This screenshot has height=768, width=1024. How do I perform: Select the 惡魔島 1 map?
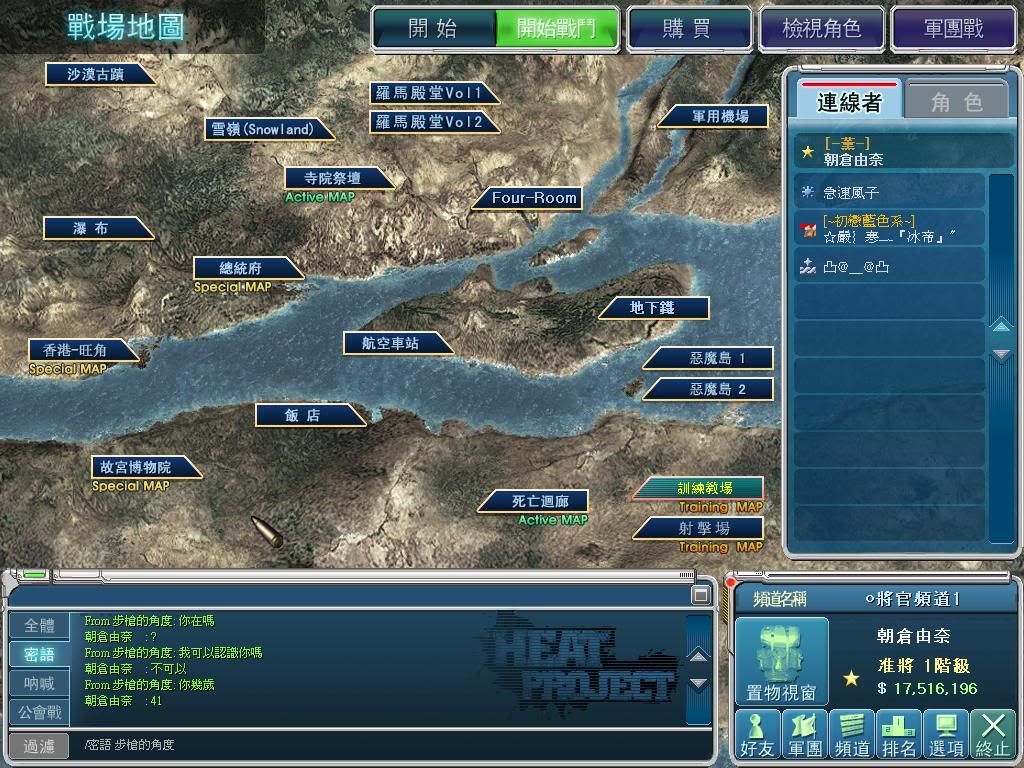(x=716, y=358)
